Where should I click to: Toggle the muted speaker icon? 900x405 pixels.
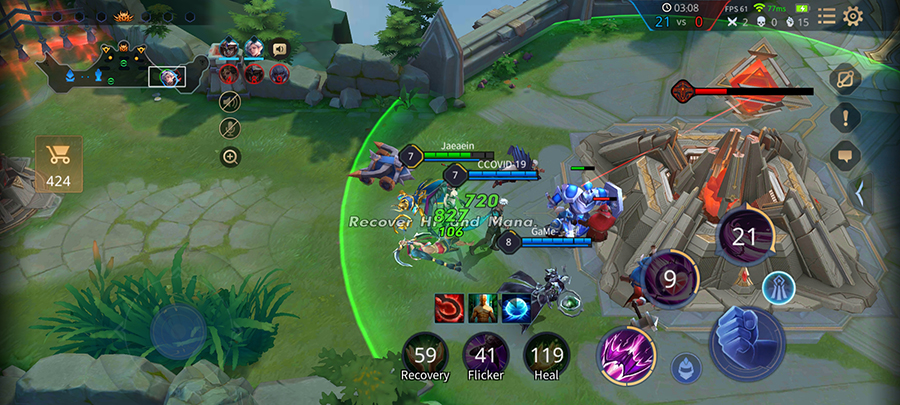click(230, 101)
